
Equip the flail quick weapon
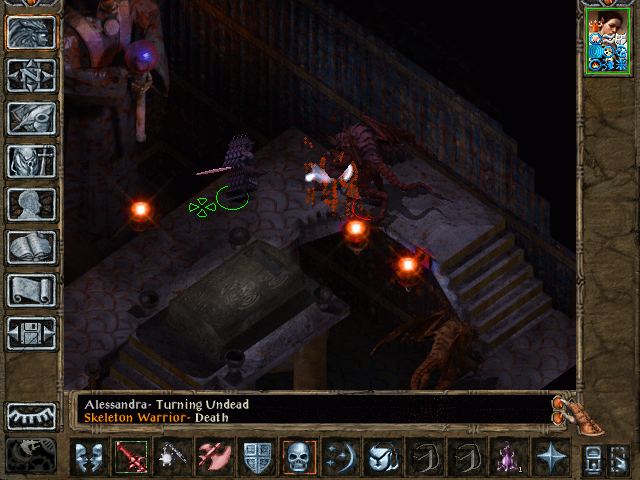(173, 457)
